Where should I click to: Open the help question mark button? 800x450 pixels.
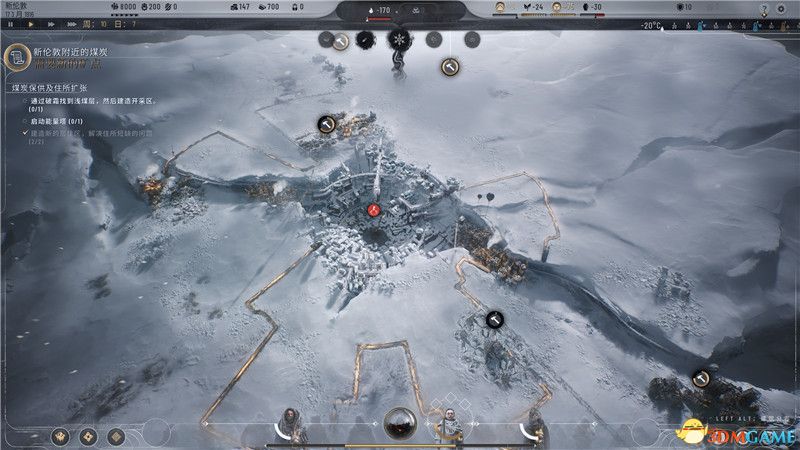(x=763, y=9)
